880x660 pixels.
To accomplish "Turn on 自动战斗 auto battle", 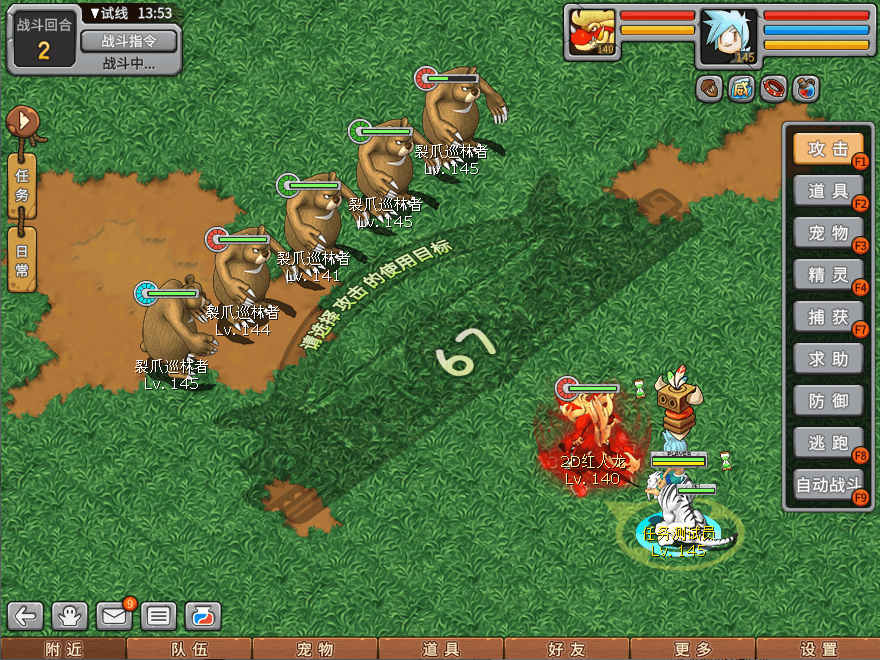I will tap(827, 486).
